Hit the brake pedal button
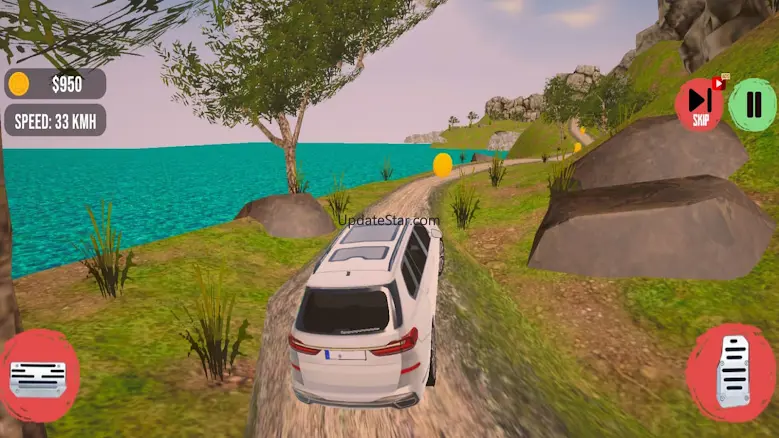Screen dimensions: 779x438 pos(38,377)
